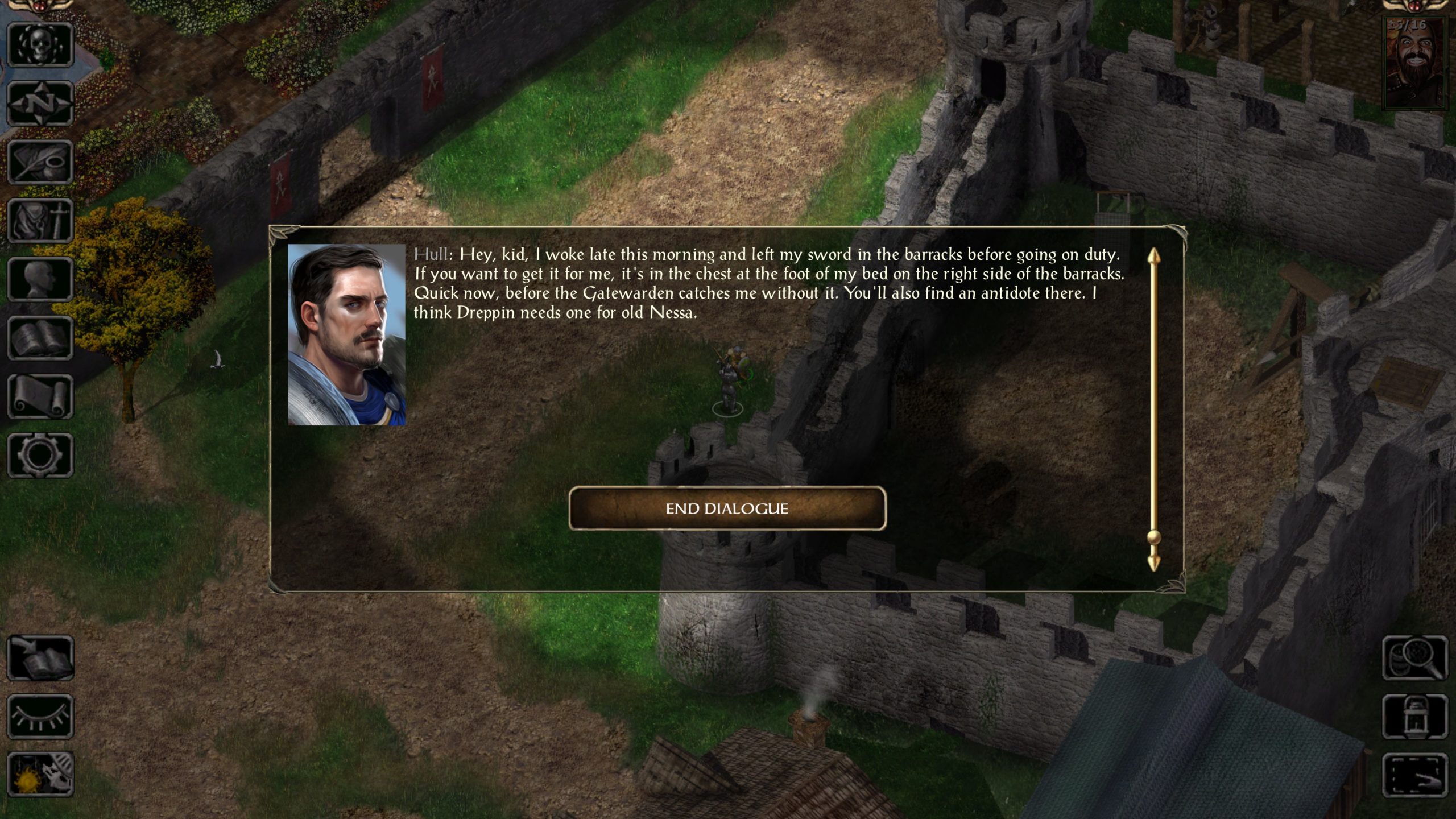Click the magnifying glass over coins icon

pos(1415,658)
